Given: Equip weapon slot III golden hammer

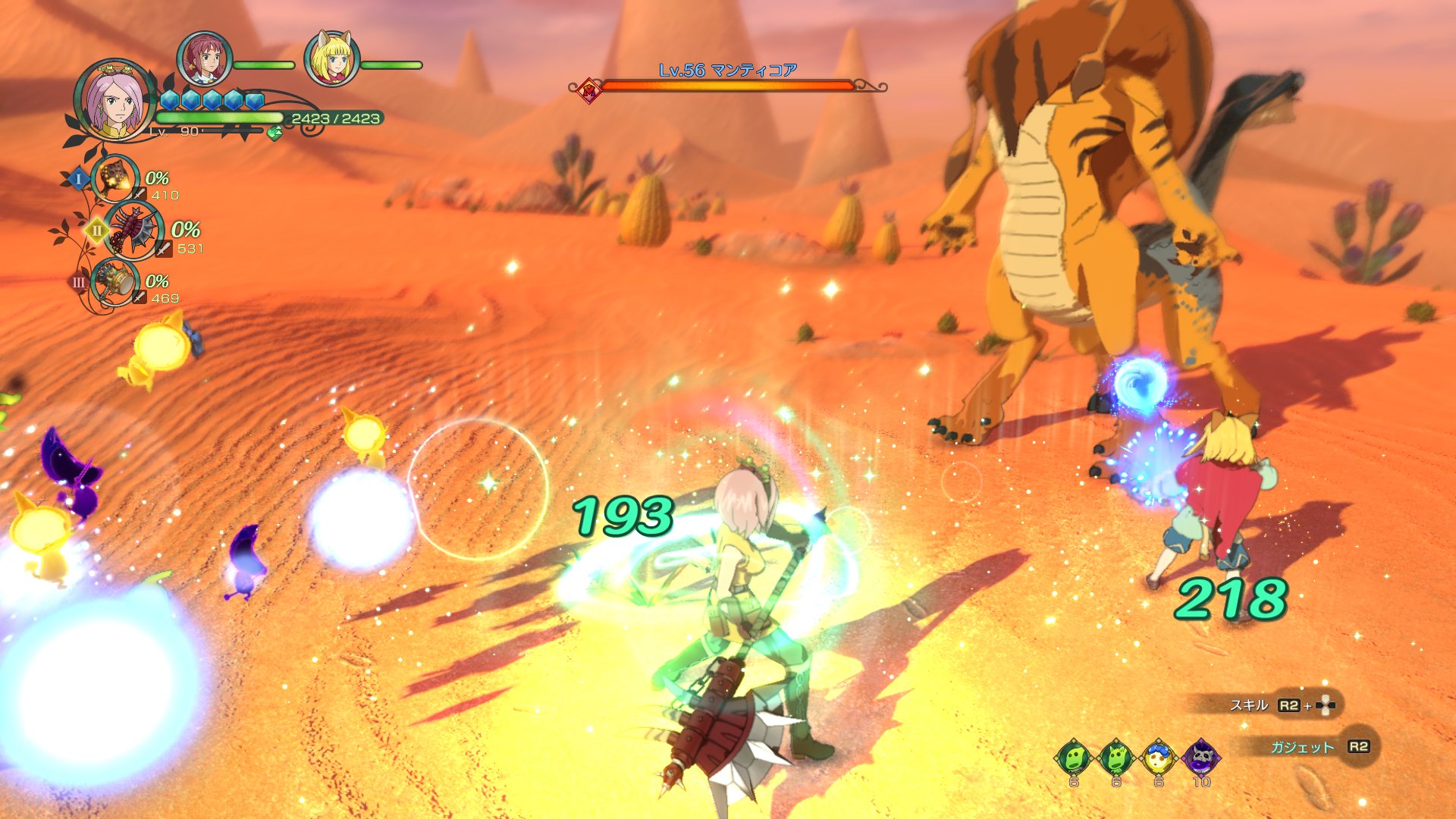Looking at the screenshot, I should [115, 283].
